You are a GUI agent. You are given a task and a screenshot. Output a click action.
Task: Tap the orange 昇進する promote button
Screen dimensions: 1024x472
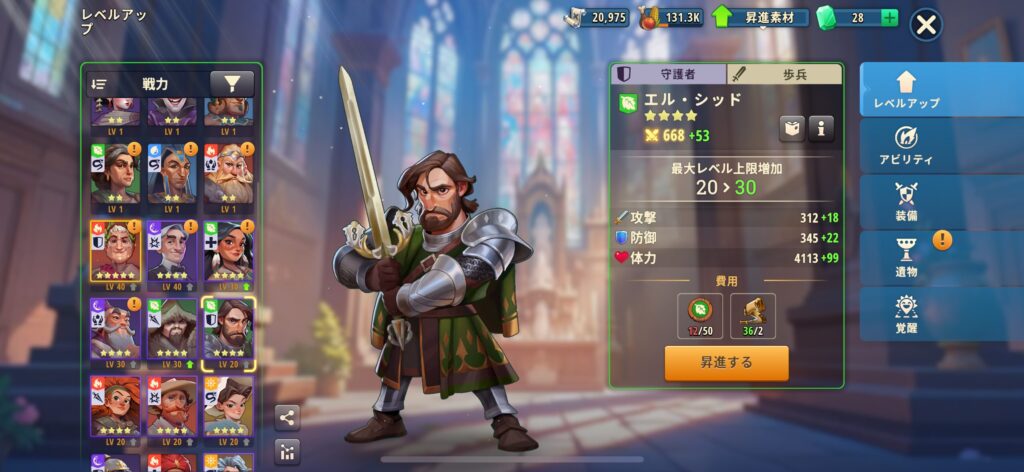coord(726,362)
